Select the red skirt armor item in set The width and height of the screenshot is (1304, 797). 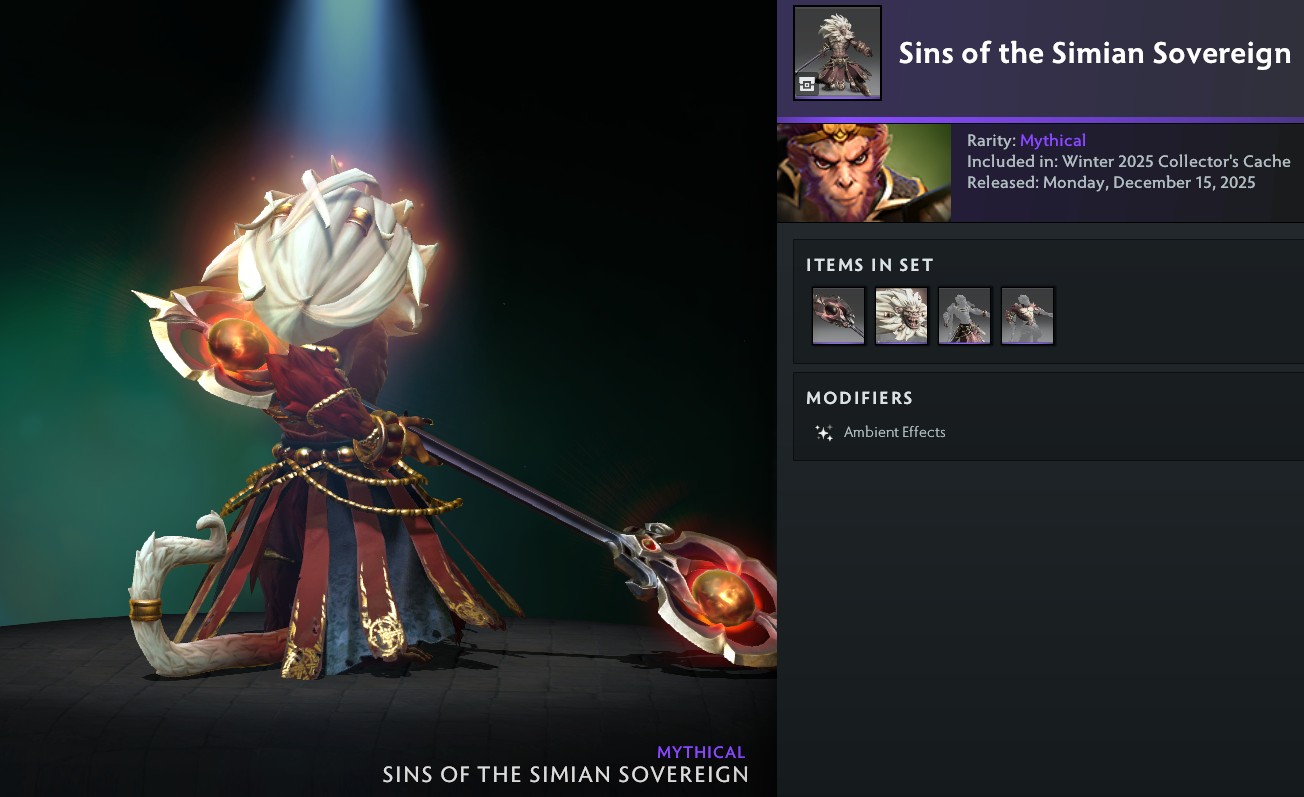(x=964, y=316)
